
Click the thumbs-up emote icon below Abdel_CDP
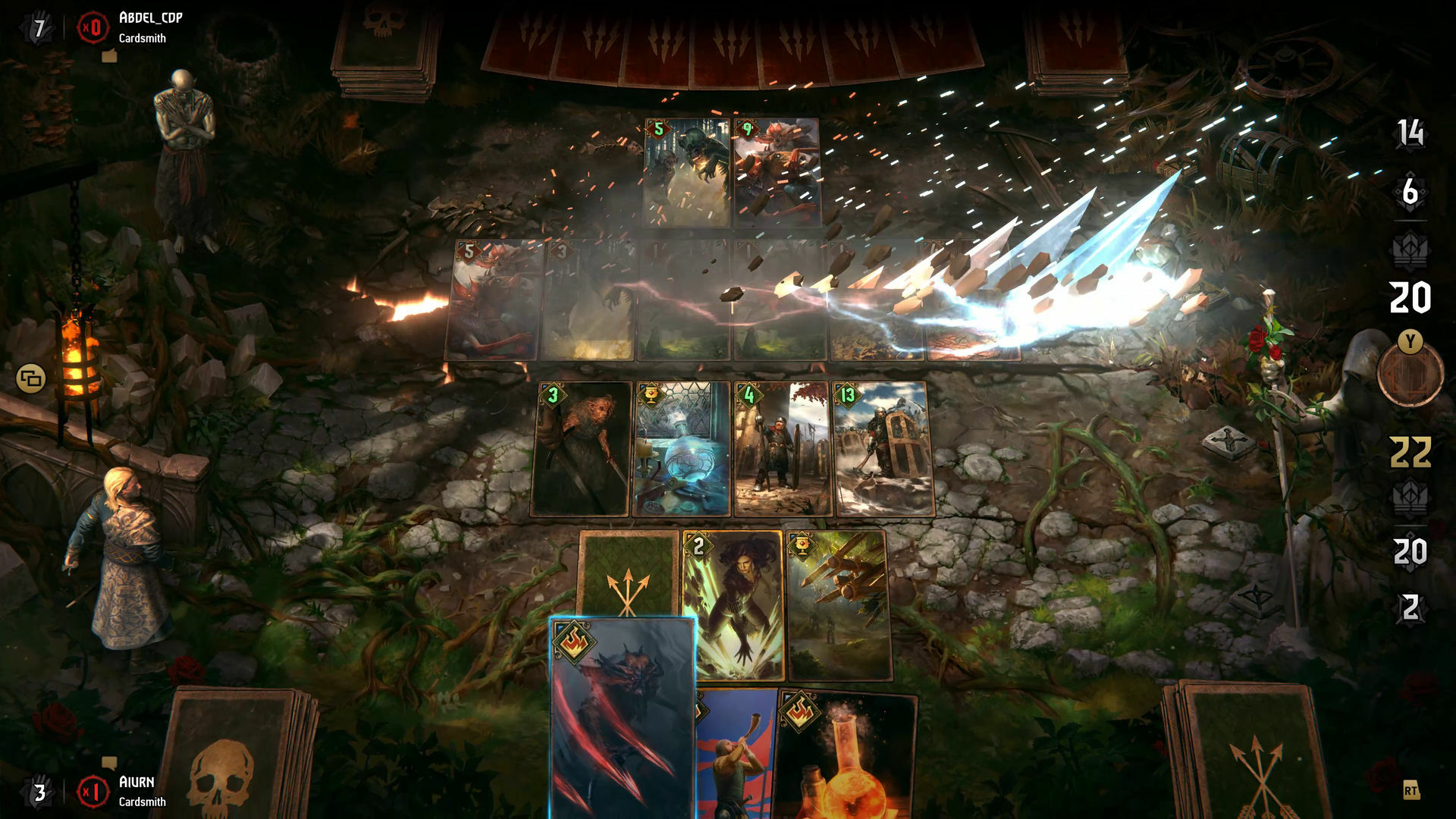pyautogui.click(x=110, y=56)
